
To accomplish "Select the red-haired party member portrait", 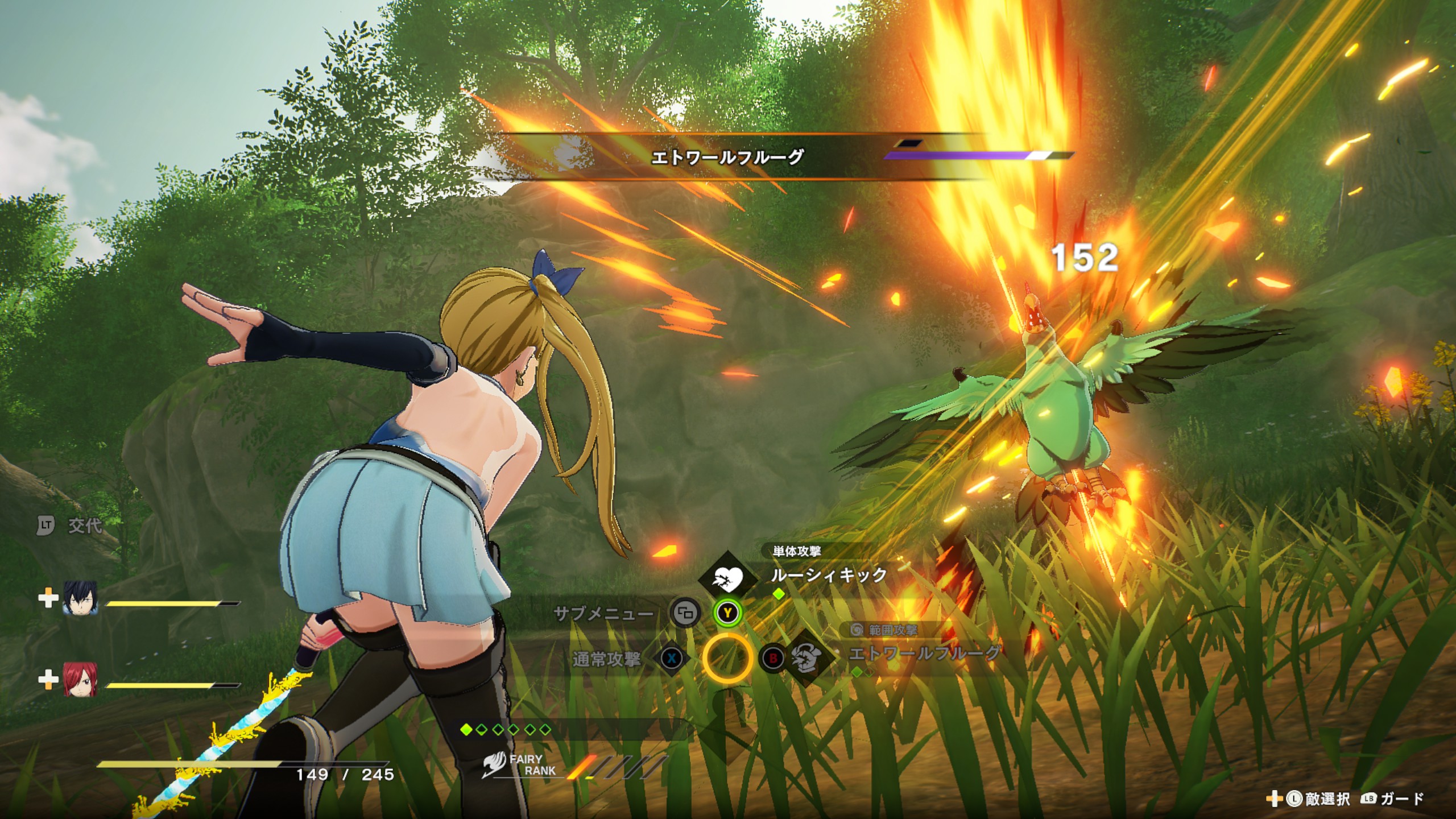I will tap(80, 679).
